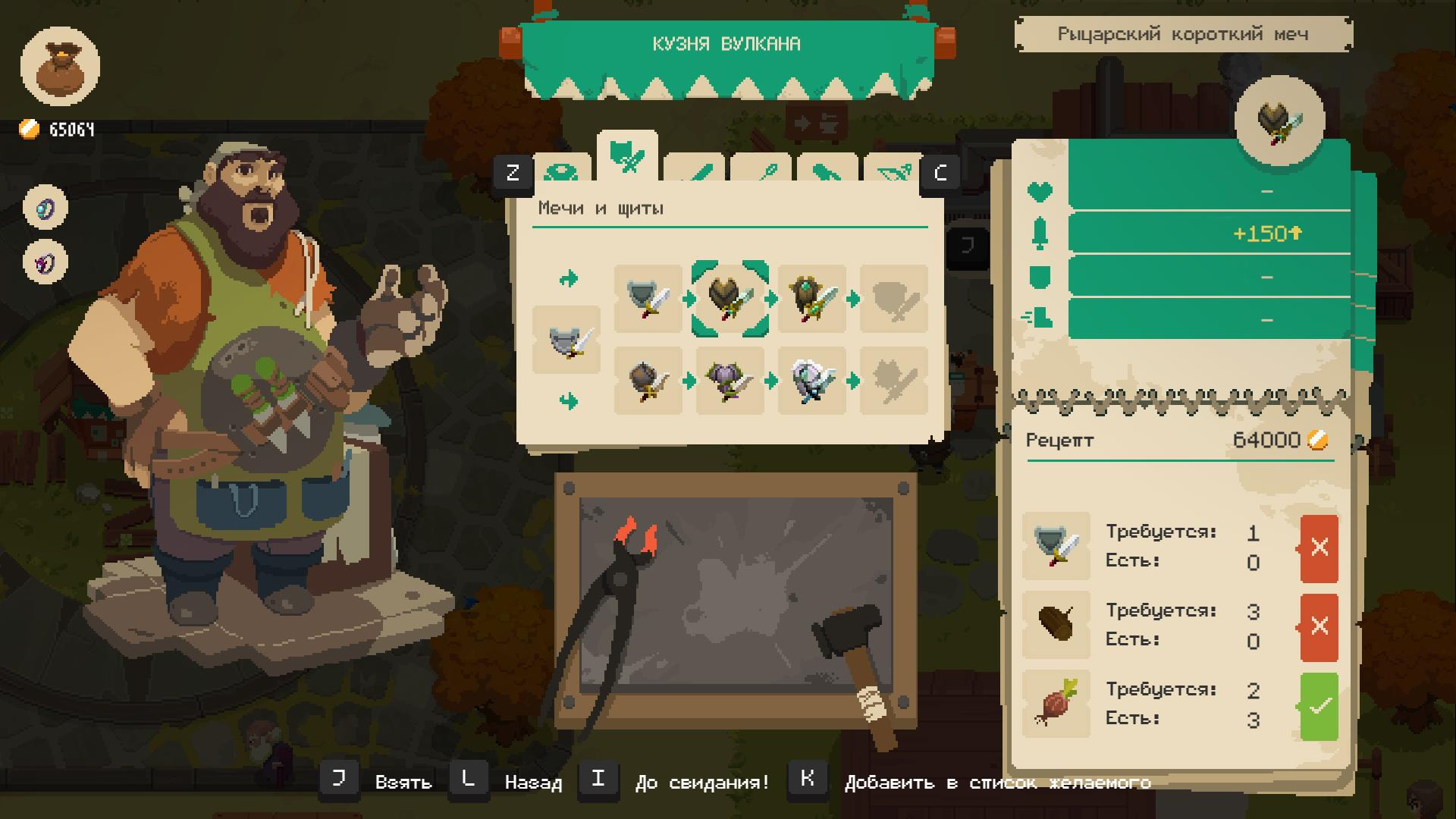Viewport: 1456px width, 819px height.
Task: Pick the emerald-gem shield and sword
Action: [811, 299]
